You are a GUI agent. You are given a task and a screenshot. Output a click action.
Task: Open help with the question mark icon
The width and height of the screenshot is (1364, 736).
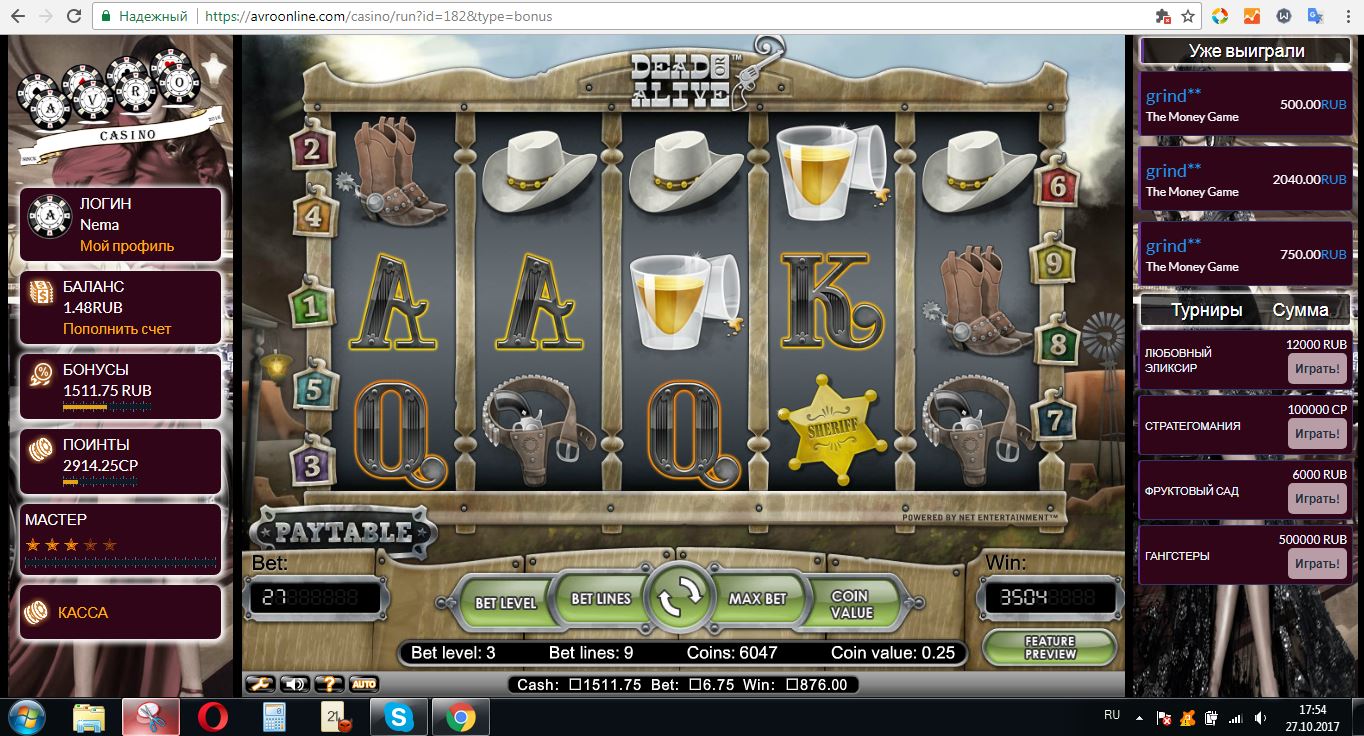tap(329, 684)
